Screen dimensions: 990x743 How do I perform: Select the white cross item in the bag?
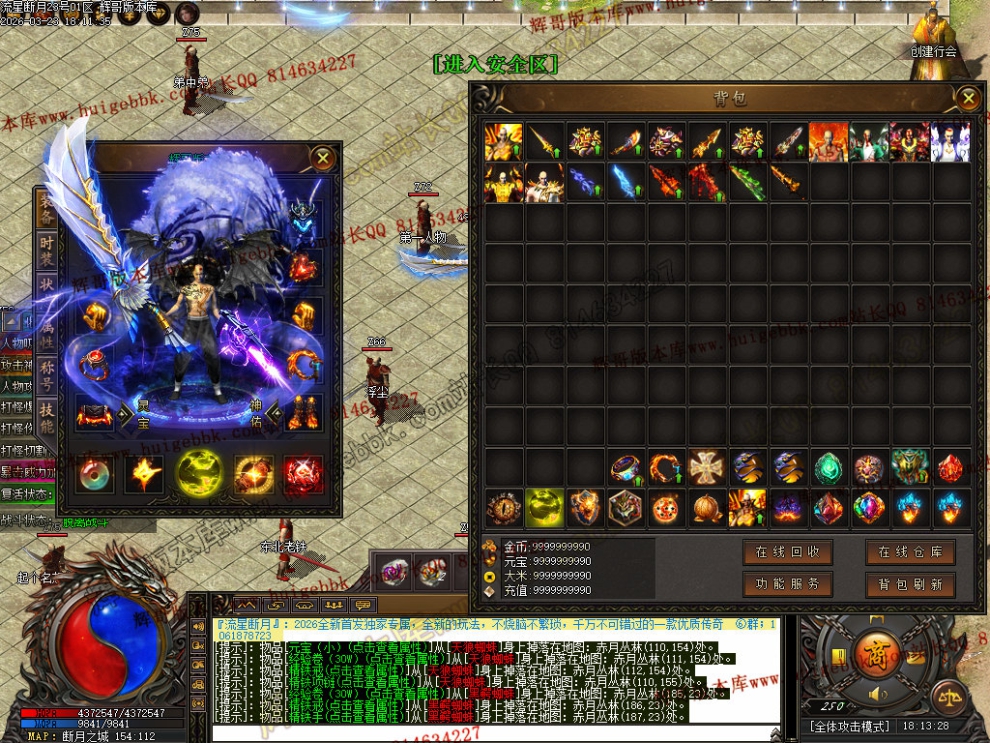[x=707, y=468]
